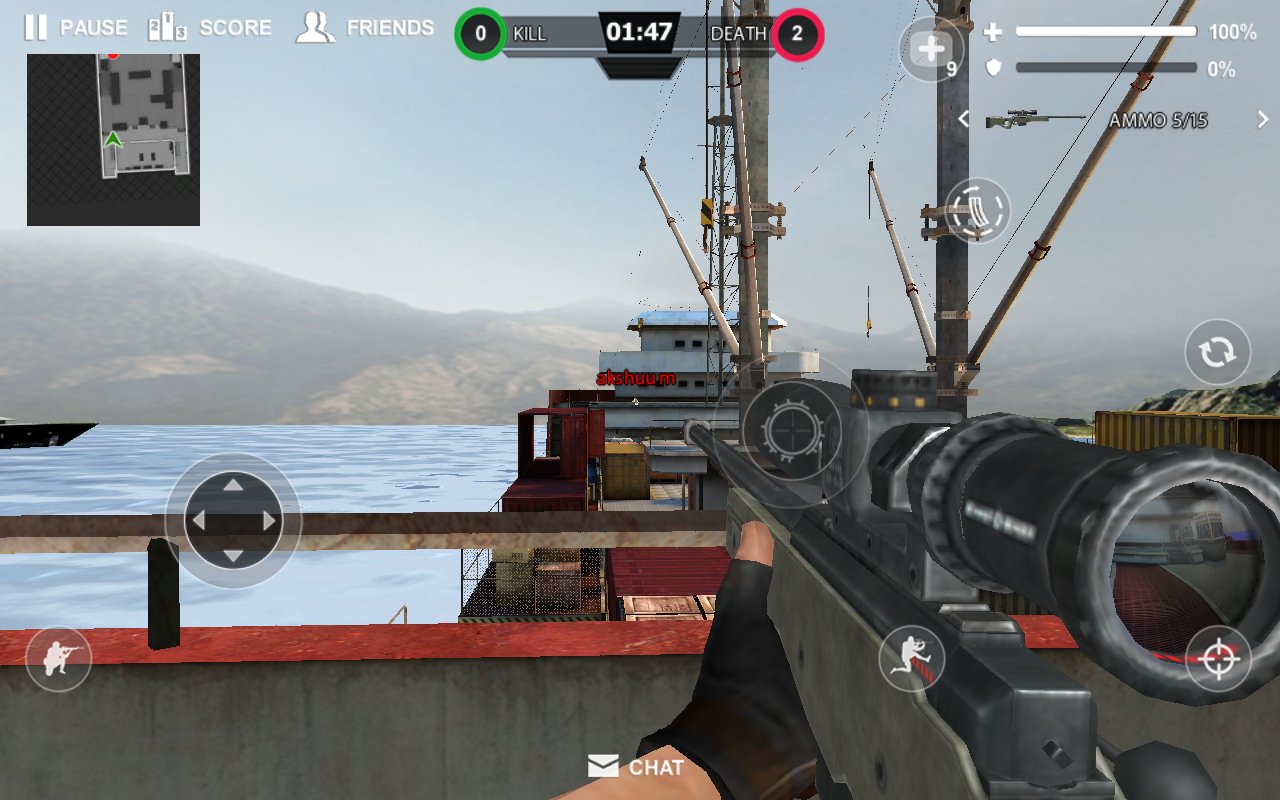Switch to the previous weapon arrow

[x=964, y=120]
